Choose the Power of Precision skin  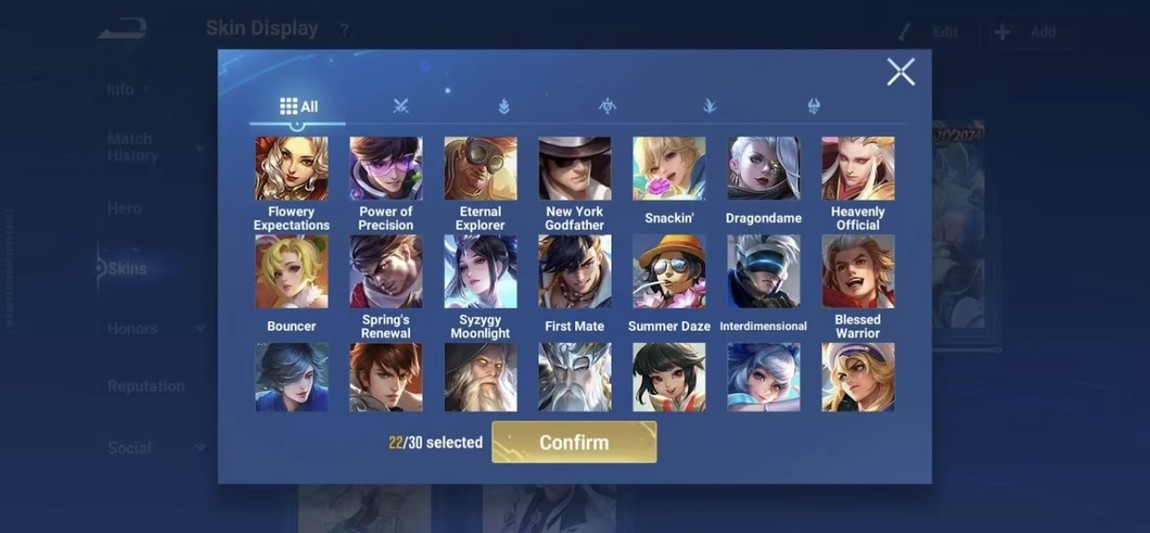pyautogui.click(x=386, y=169)
